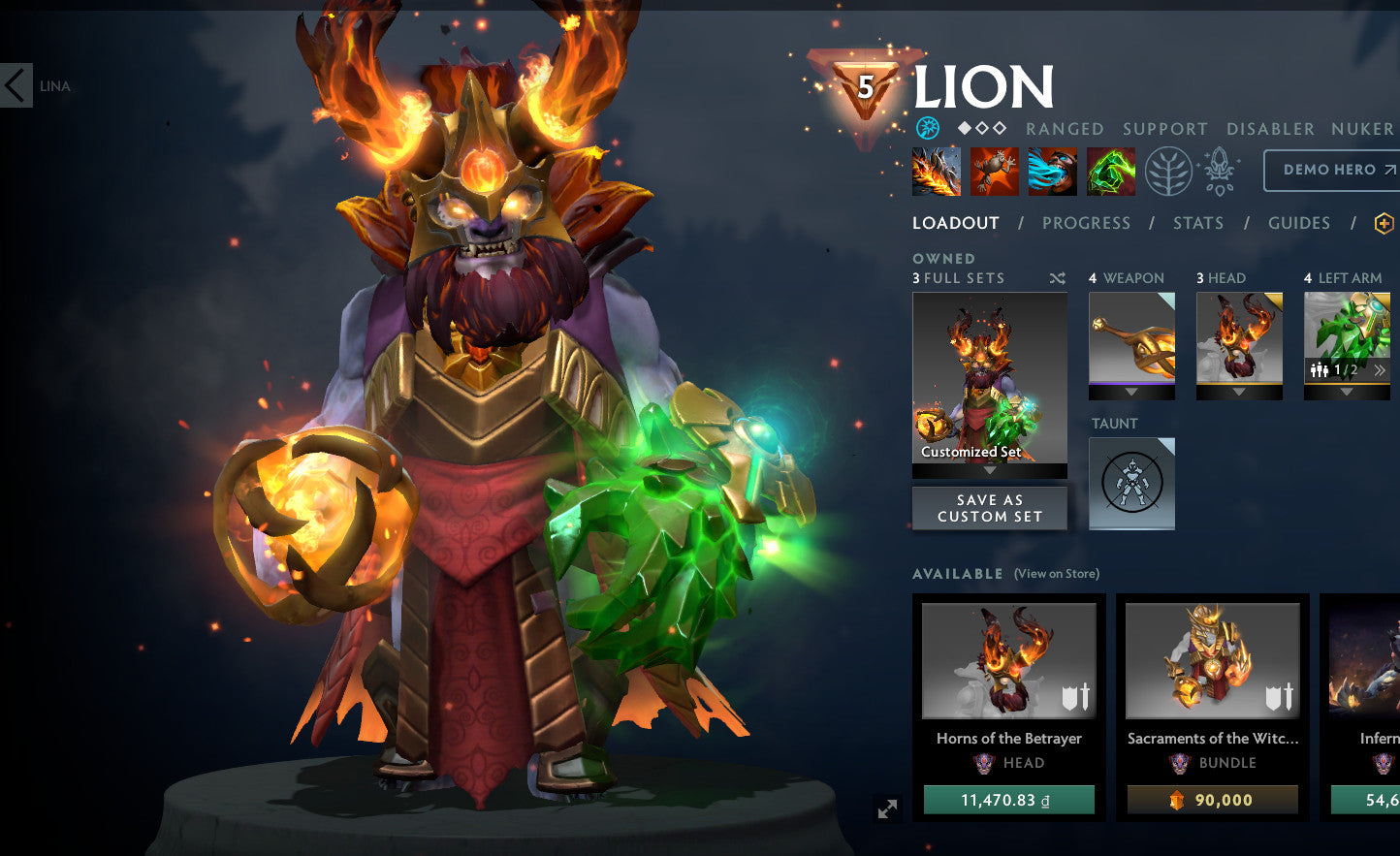
Task: Open View on Store link
Action: point(1056,574)
